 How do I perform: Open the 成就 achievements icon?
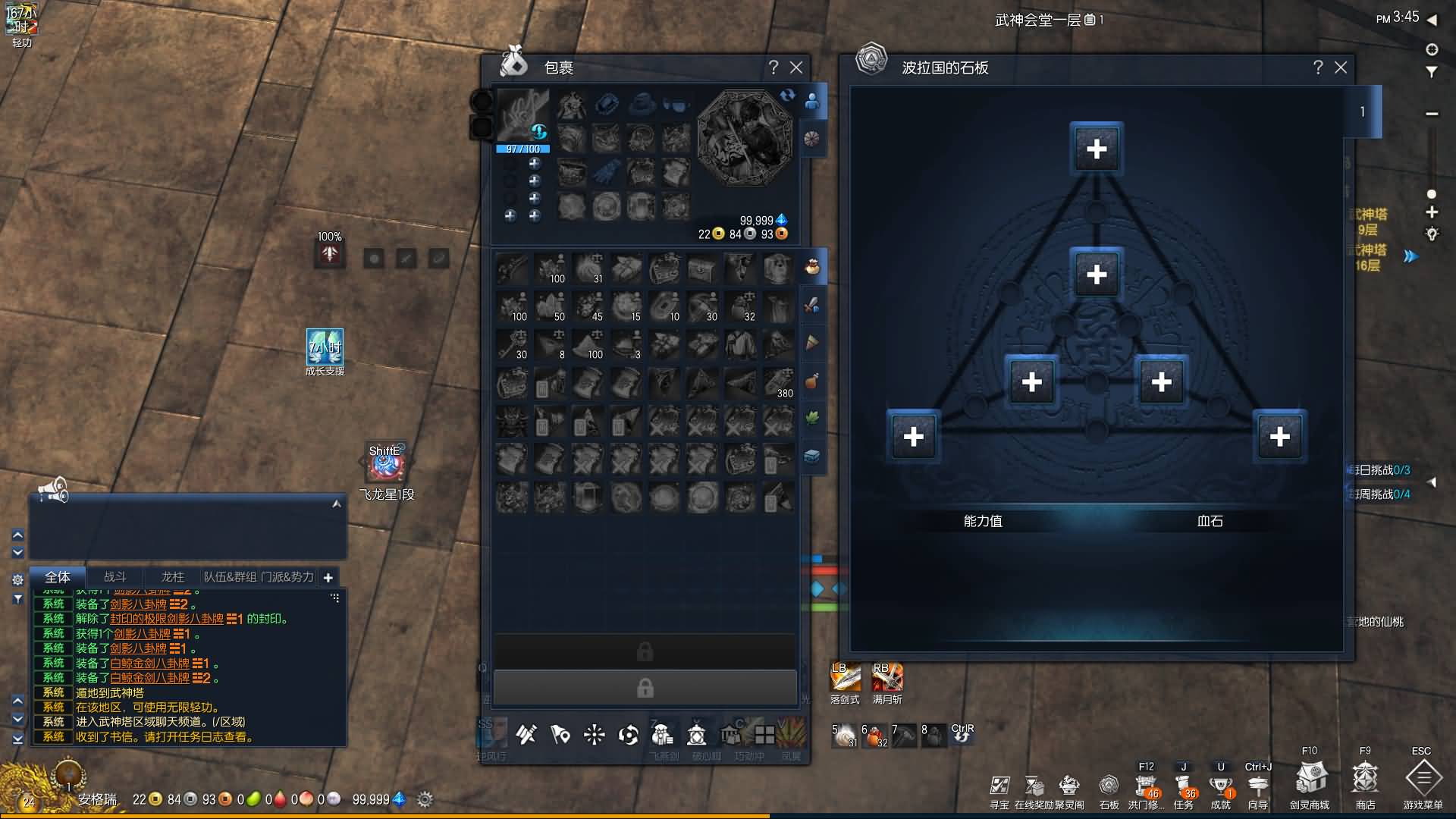click(x=1220, y=786)
